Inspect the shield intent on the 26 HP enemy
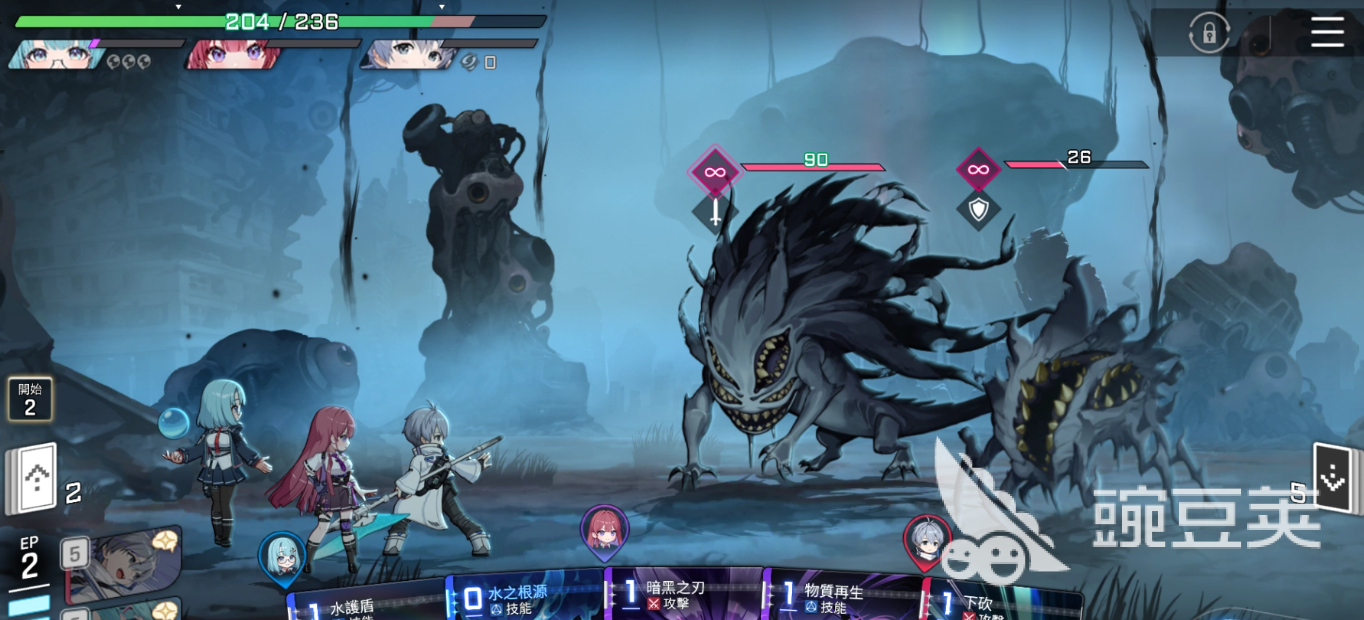Image resolution: width=1364 pixels, height=620 pixels. tap(978, 209)
